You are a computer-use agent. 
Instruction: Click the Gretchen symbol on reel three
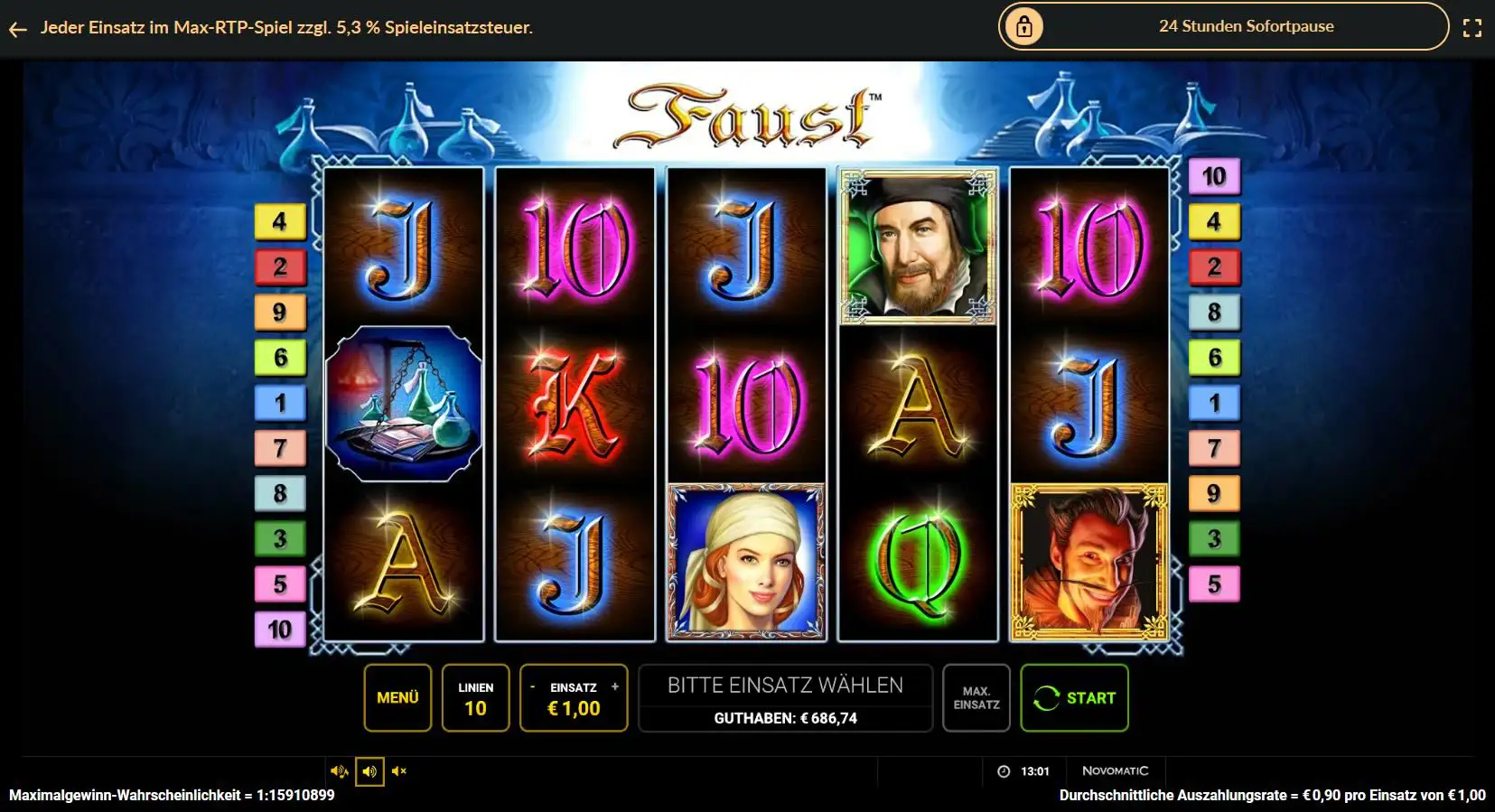pos(745,560)
